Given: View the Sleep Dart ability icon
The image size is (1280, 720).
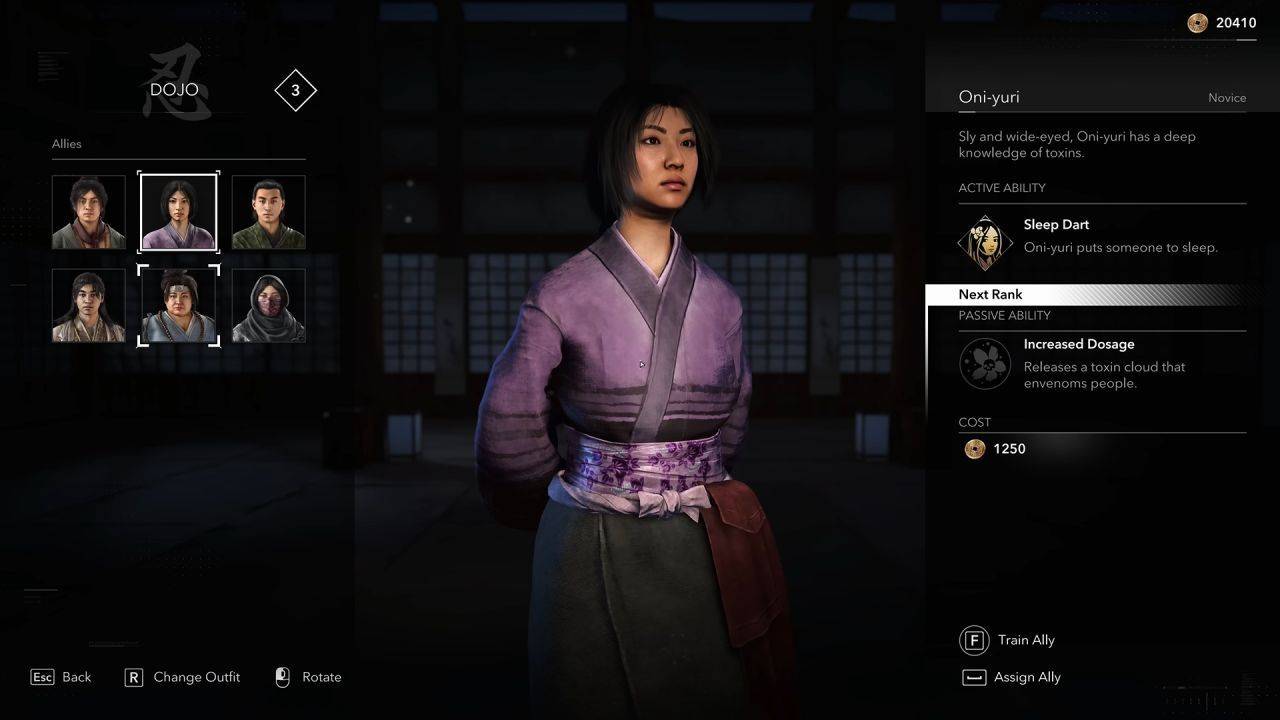Looking at the screenshot, I should pos(985,241).
